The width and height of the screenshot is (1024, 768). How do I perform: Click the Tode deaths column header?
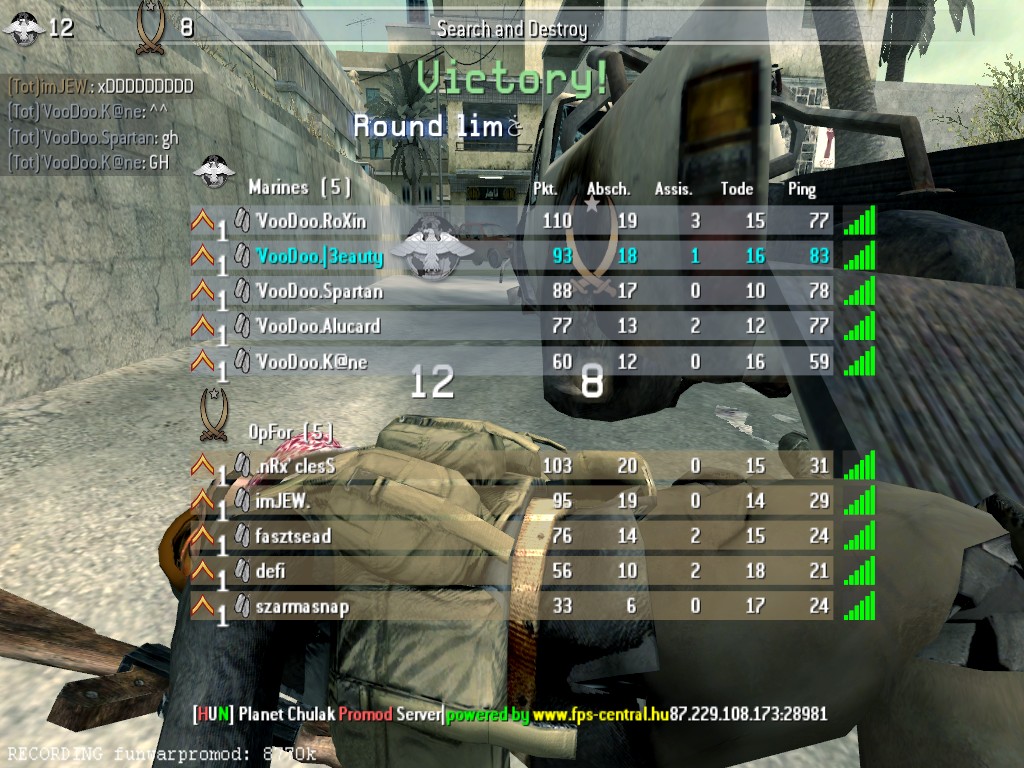point(737,189)
